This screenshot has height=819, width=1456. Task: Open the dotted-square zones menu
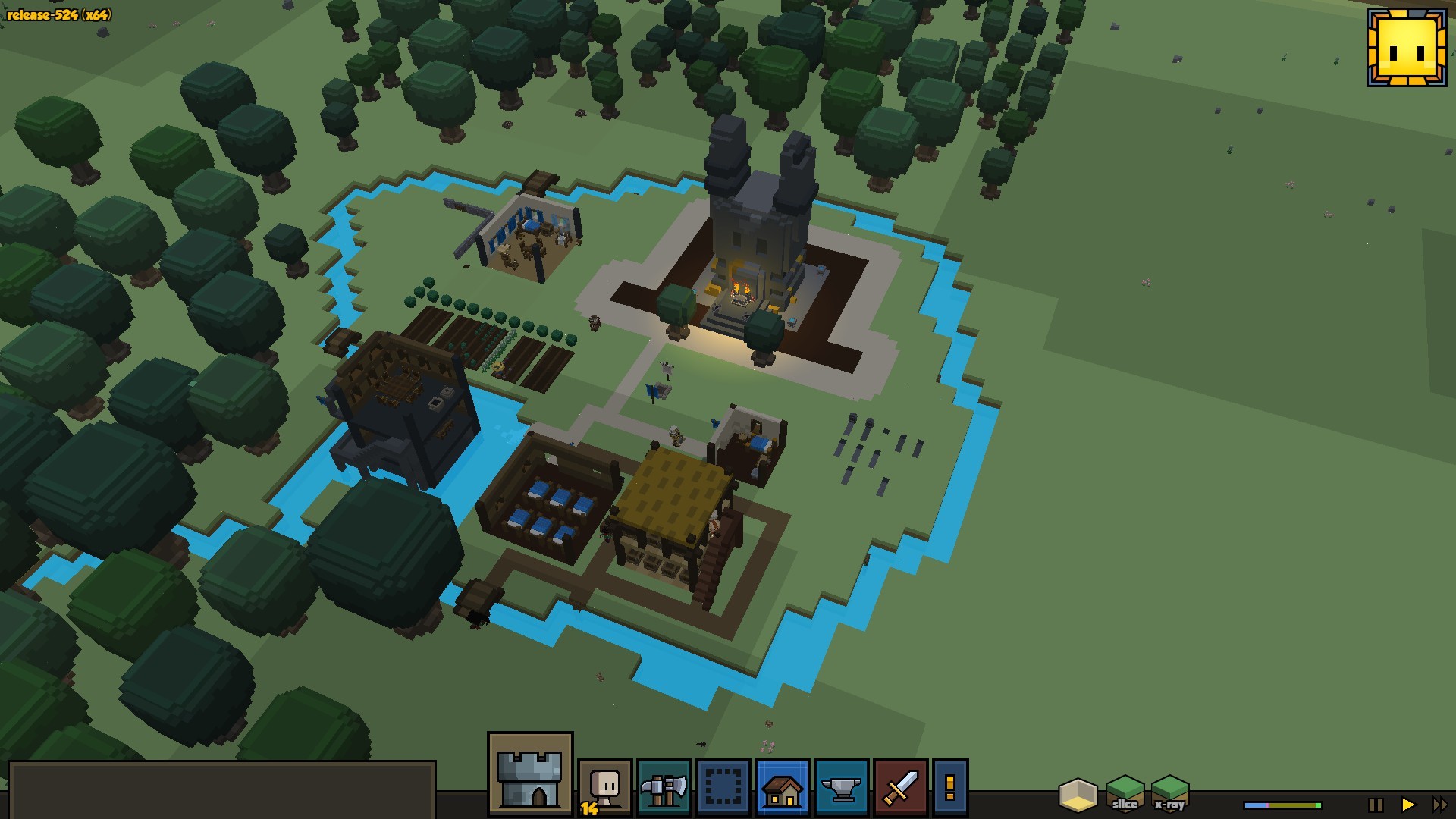723,788
